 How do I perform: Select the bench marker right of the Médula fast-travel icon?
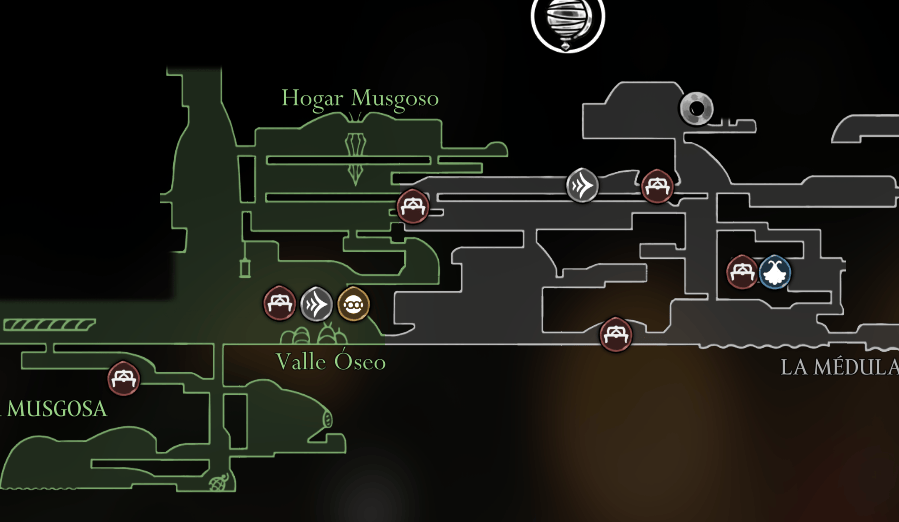[x=657, y=185]
